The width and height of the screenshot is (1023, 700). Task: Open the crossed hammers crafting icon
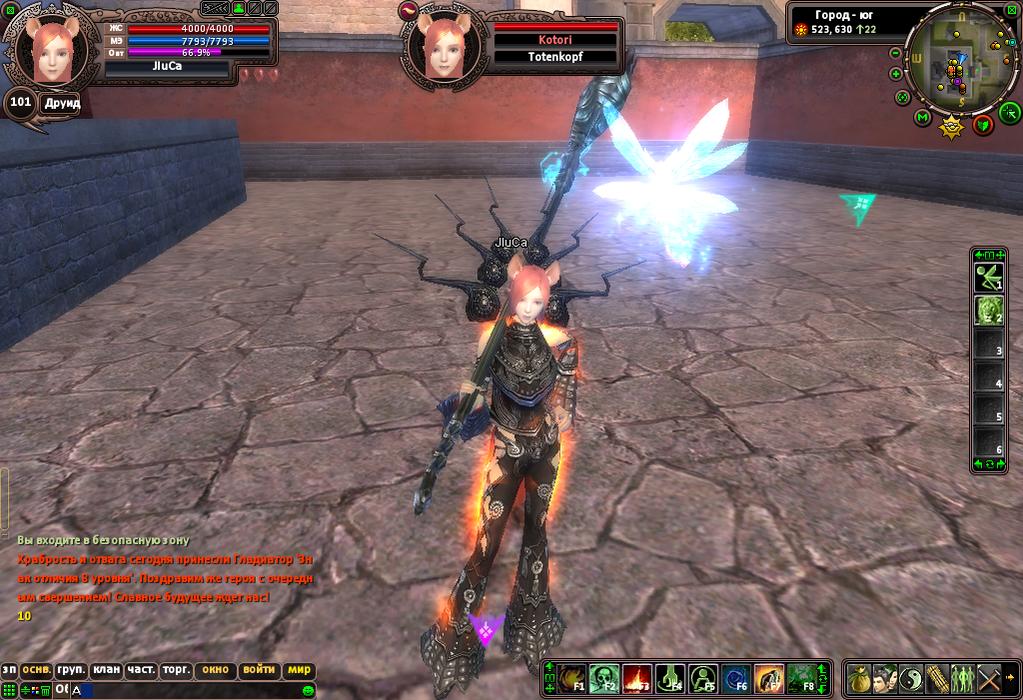click(988, 679)
